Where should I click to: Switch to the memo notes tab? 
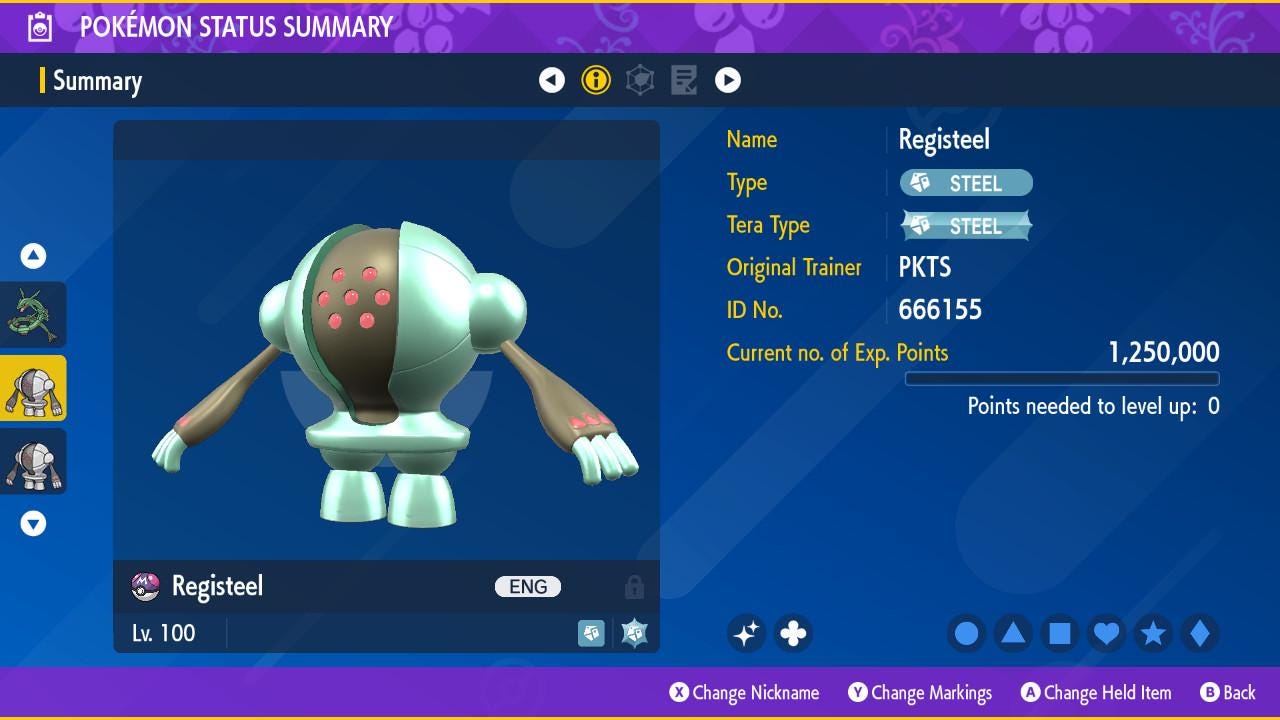click(684, 80)
